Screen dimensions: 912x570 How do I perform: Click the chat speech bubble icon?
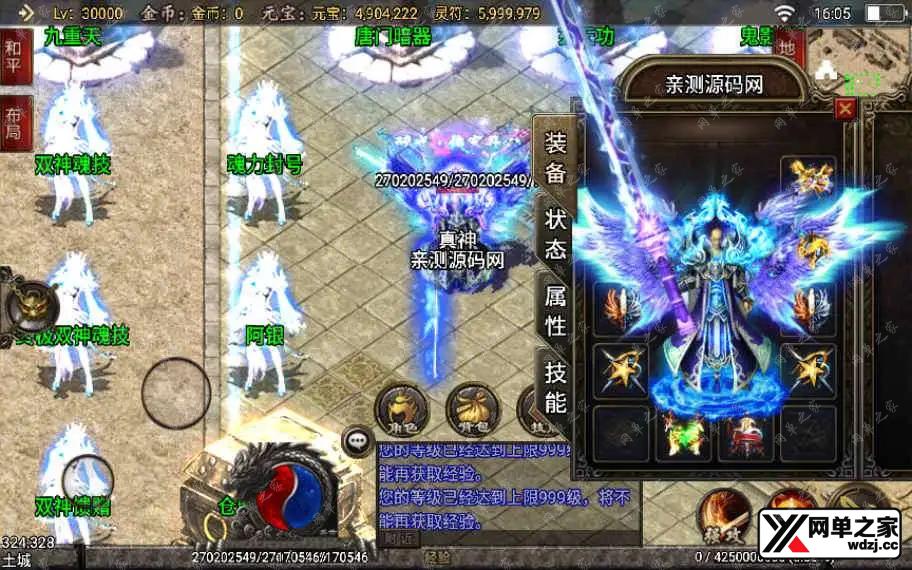coord(357,440)
